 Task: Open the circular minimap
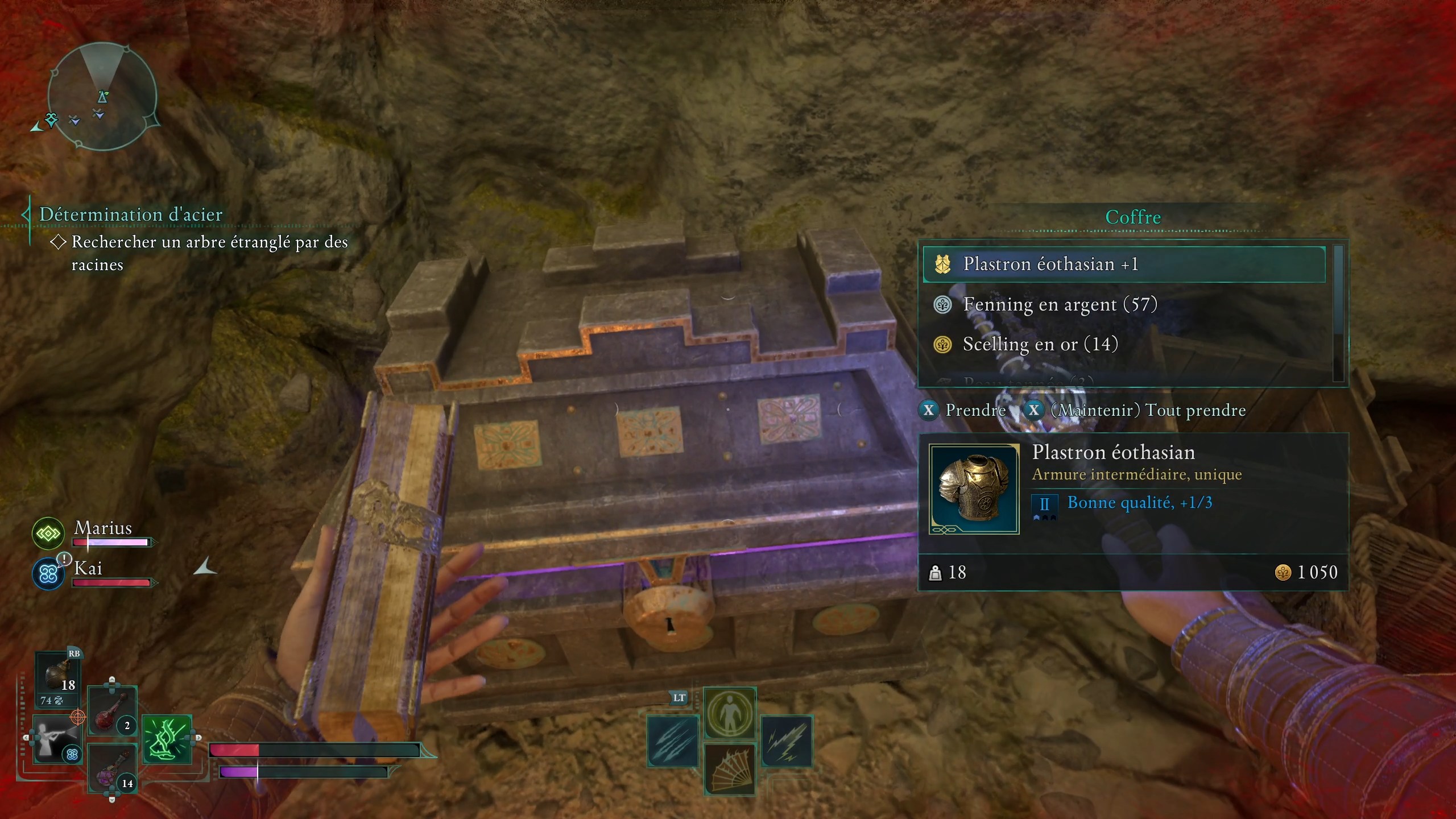102,96
